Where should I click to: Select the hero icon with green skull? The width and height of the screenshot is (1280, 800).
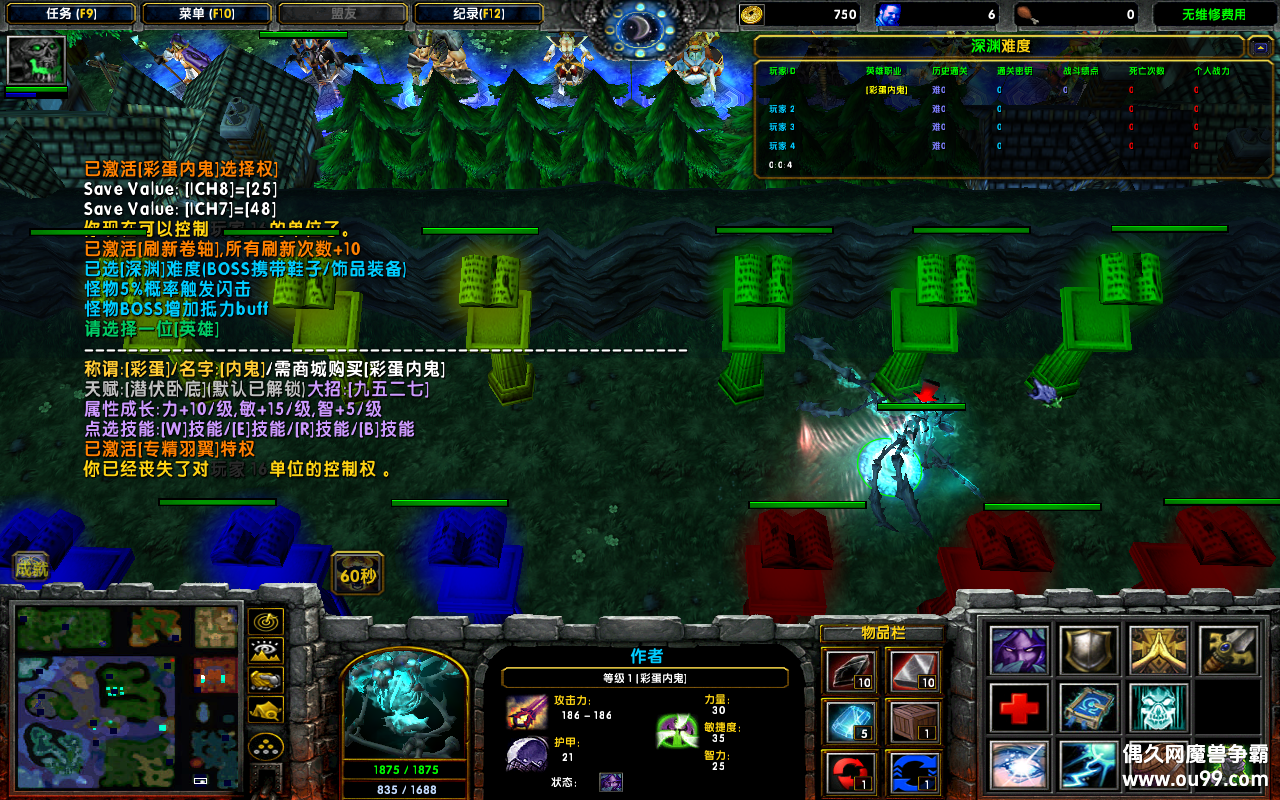coord(37,60)
